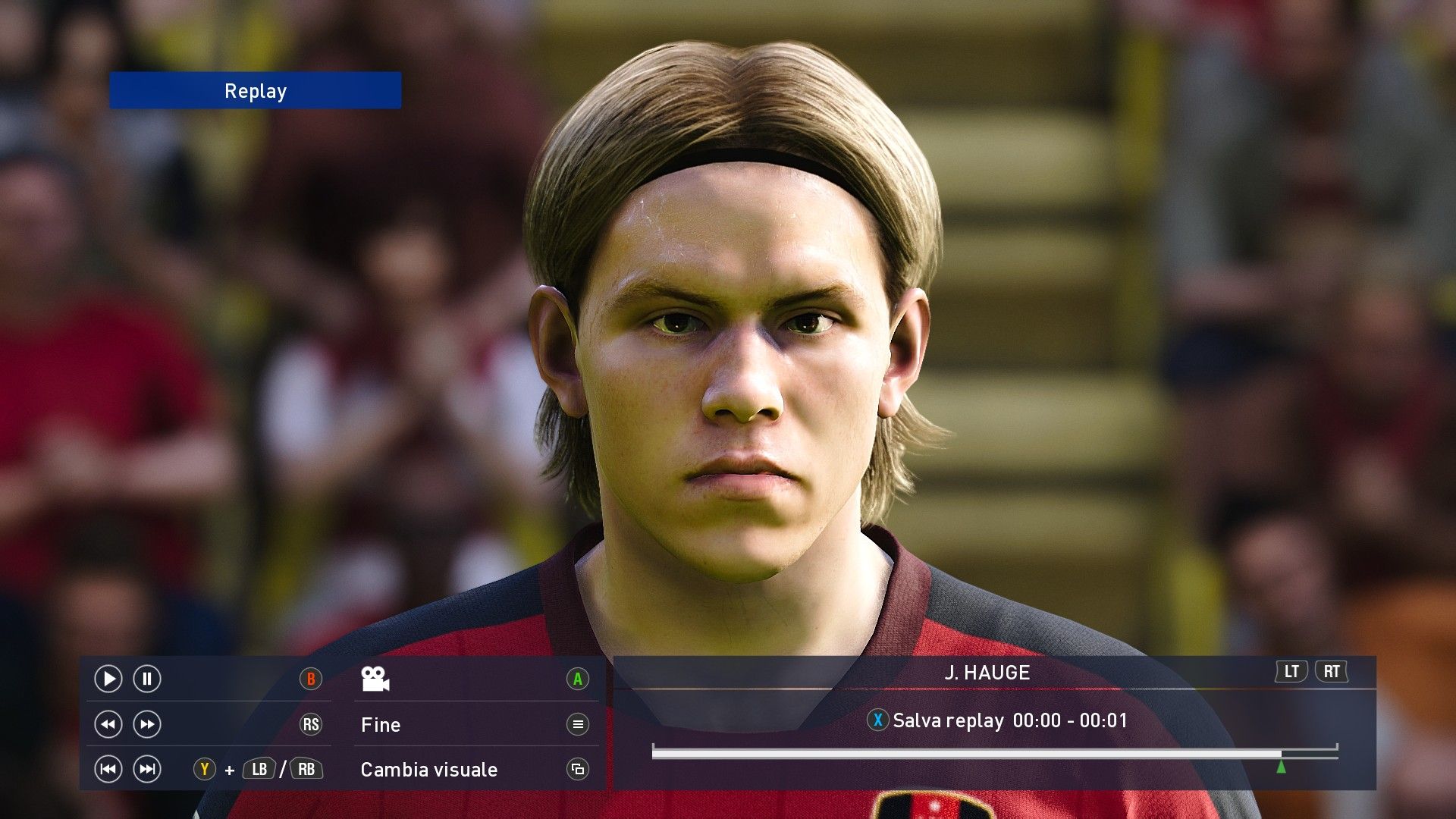
Task: Skip to the replay start
Action: coord(108,770)
